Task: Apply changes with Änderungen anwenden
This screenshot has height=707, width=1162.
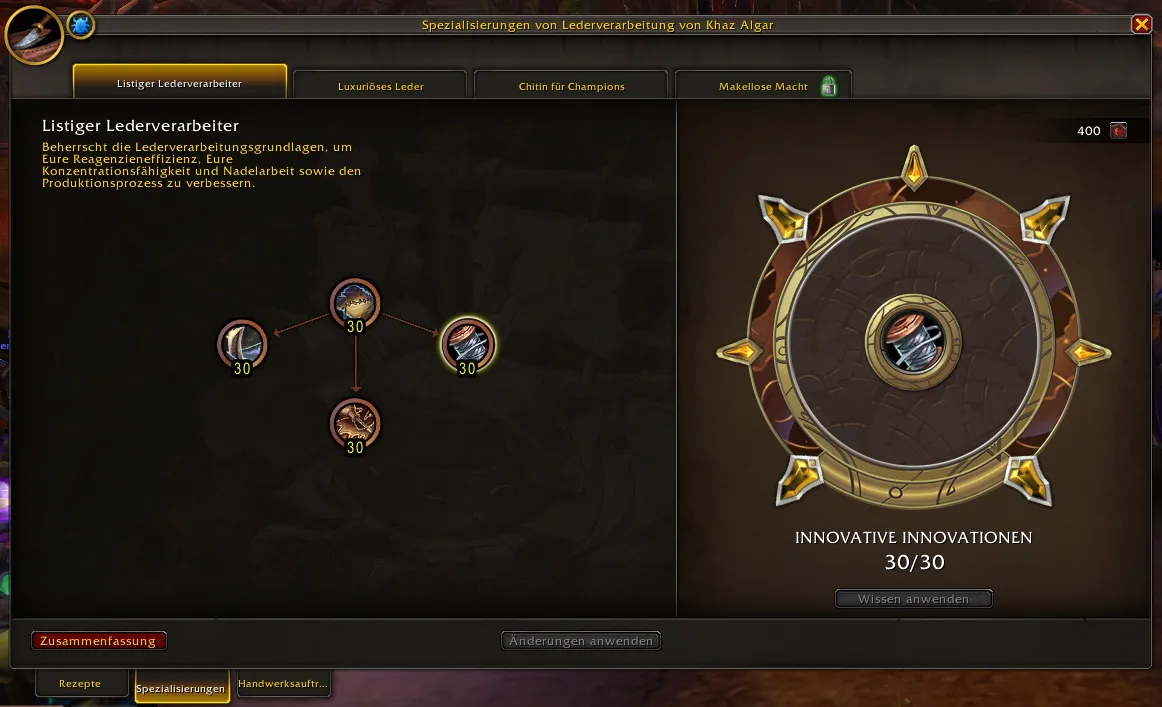Action: 581,641
